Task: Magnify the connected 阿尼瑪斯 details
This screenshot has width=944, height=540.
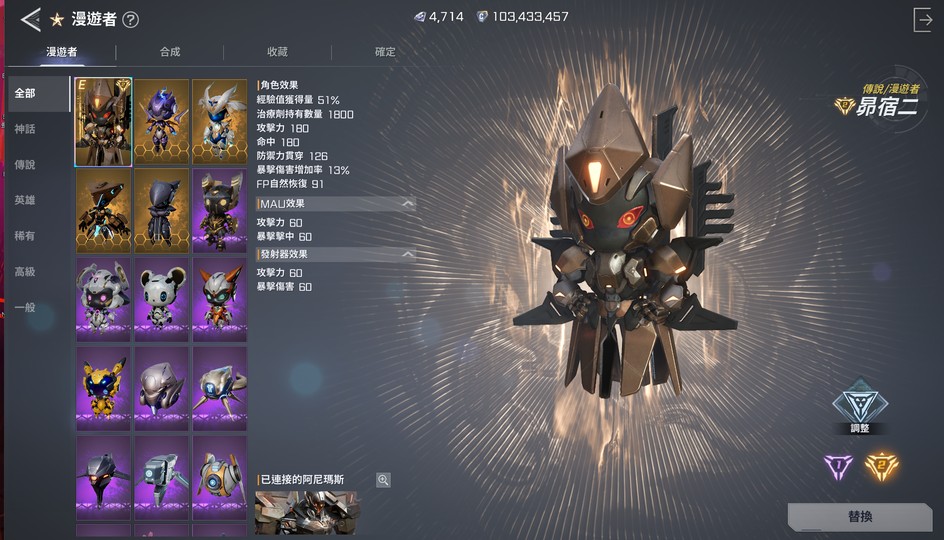Action: point(383,480)
